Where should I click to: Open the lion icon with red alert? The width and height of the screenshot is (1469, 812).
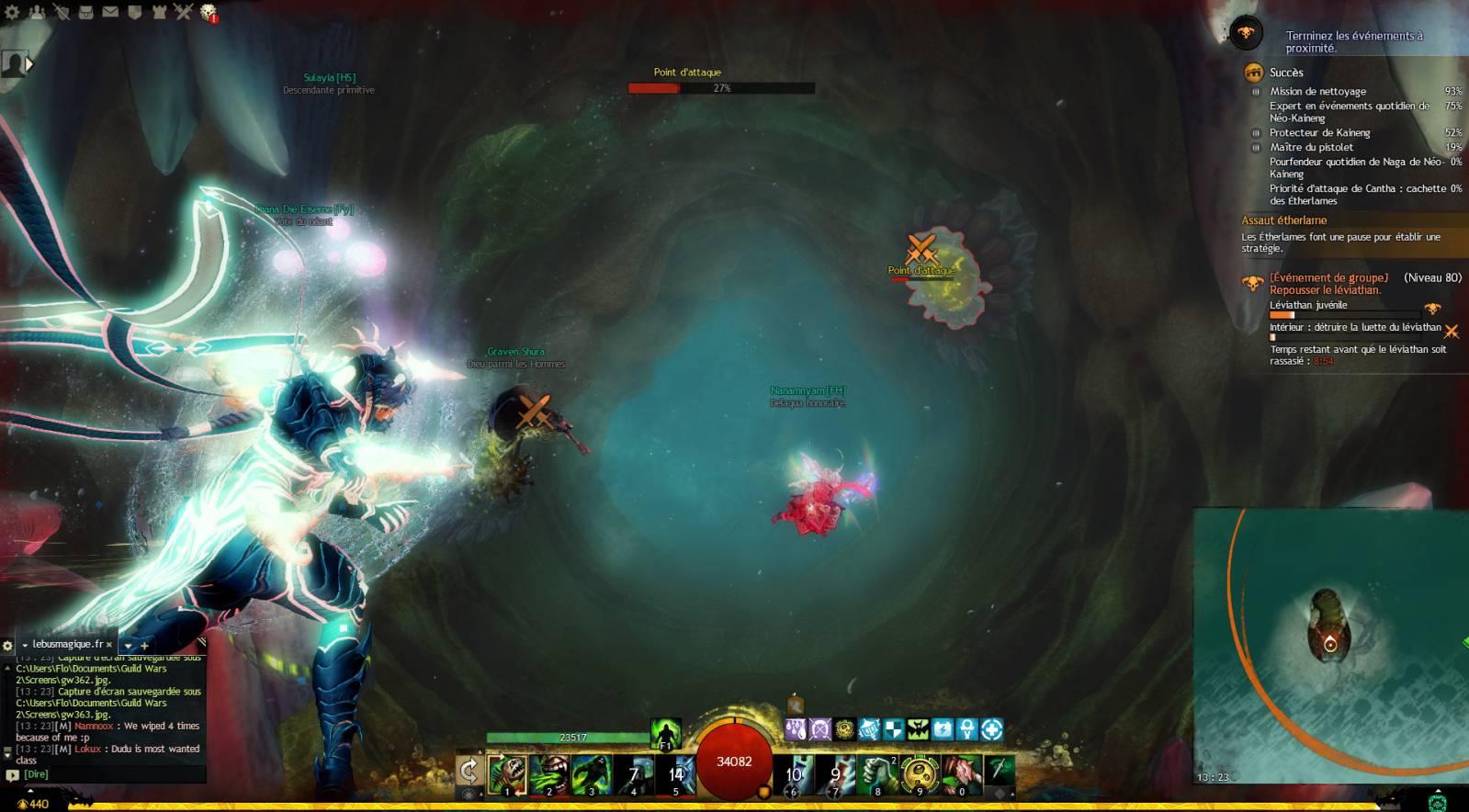209,13
